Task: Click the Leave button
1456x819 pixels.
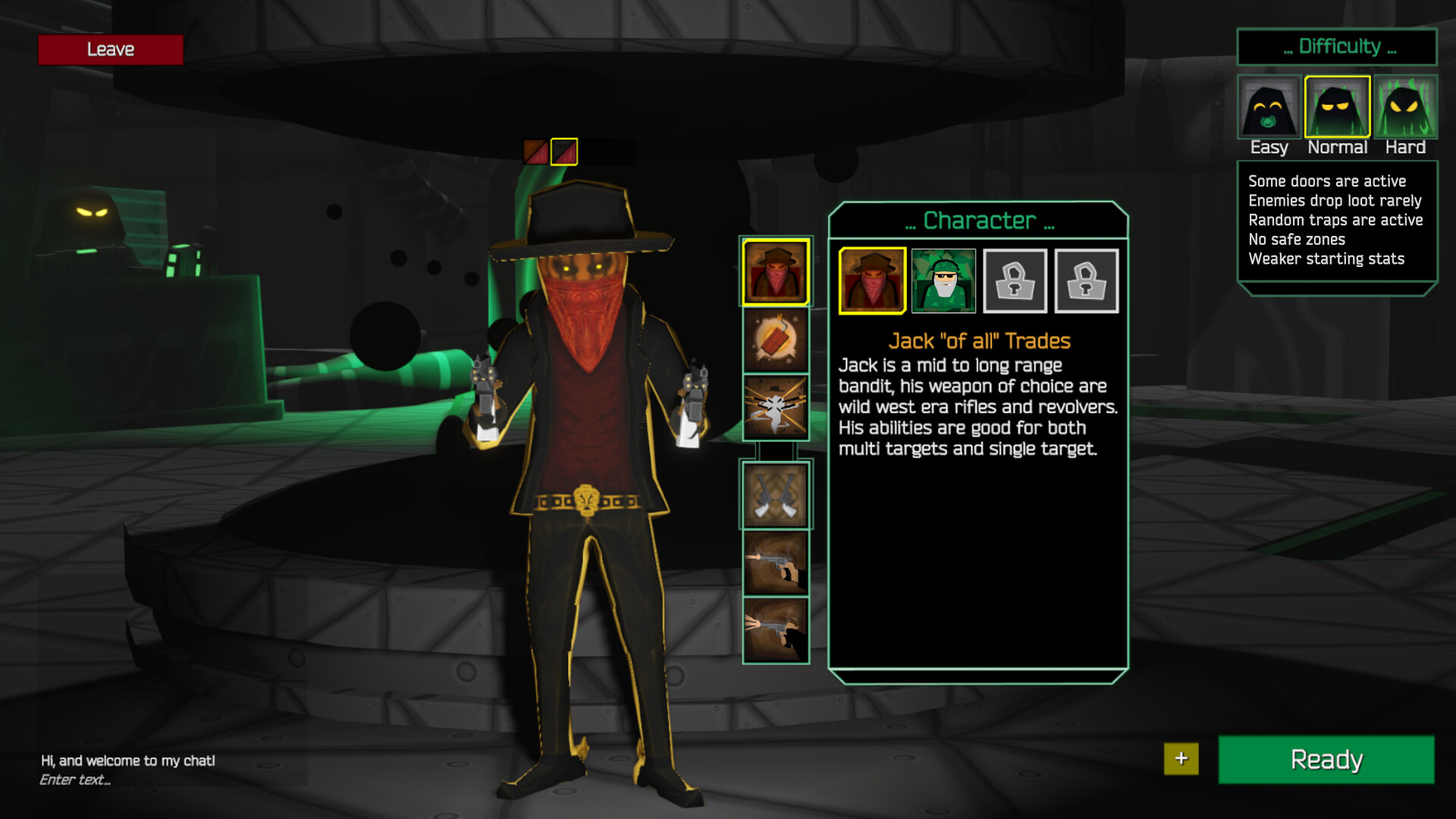Action: tap(110, 49)
